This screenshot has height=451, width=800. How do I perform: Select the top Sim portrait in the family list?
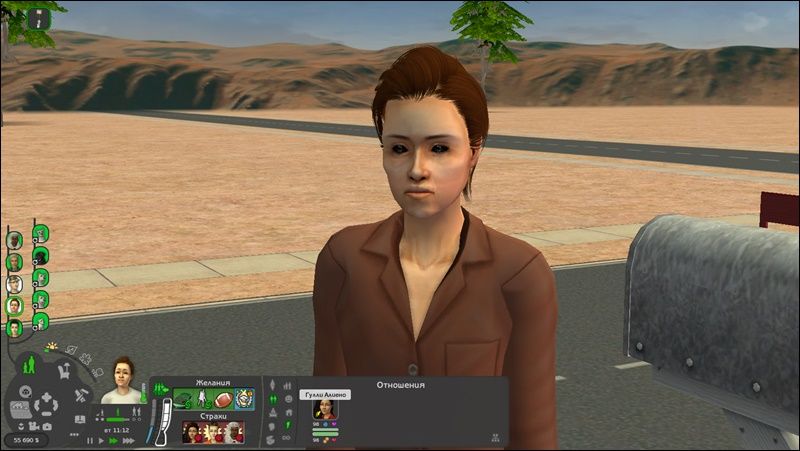coord(14,240)
